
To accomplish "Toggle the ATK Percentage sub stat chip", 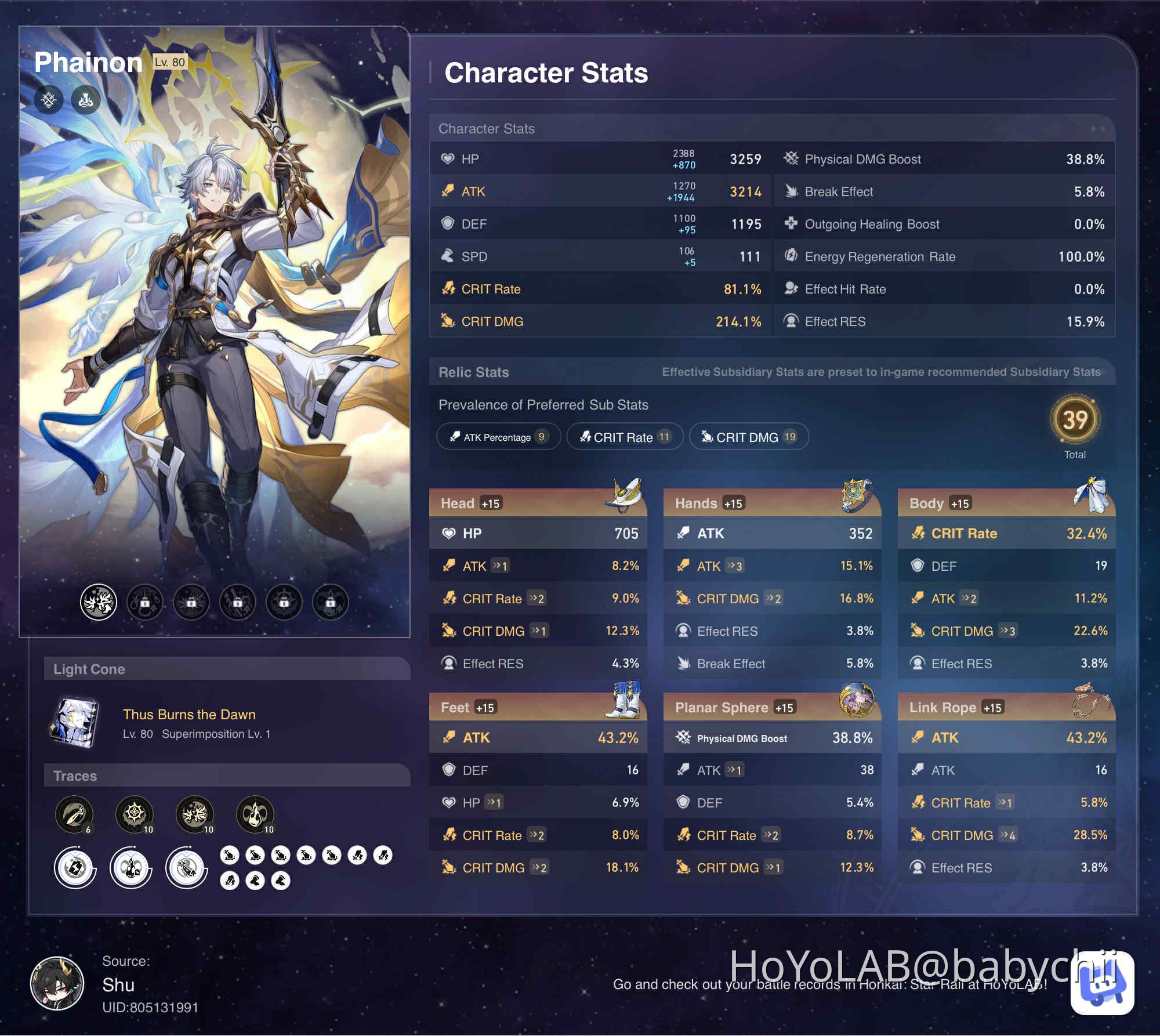I will 498,437.
